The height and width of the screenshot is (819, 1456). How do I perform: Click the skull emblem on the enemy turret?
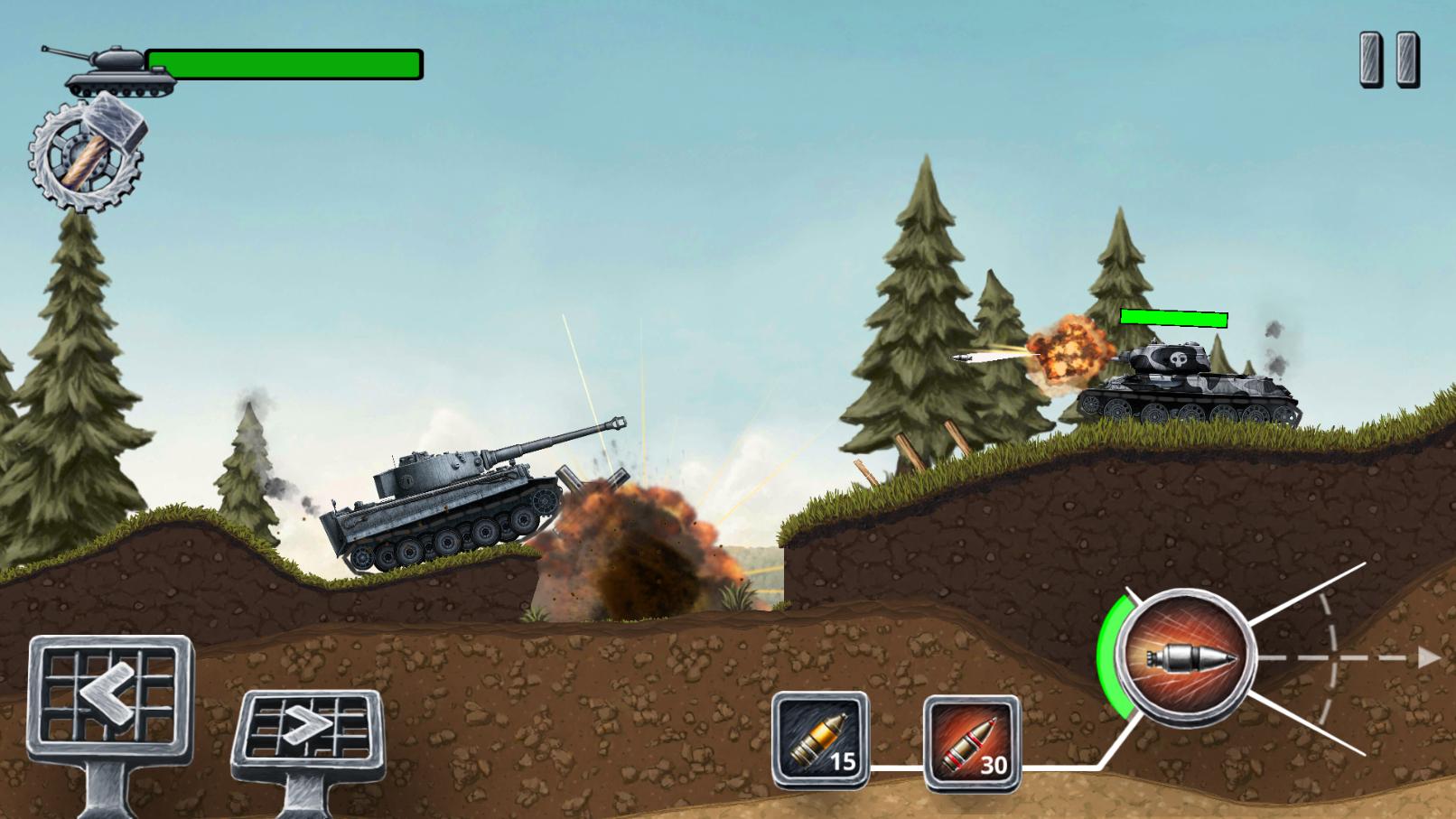click(x=1179, y=358)
